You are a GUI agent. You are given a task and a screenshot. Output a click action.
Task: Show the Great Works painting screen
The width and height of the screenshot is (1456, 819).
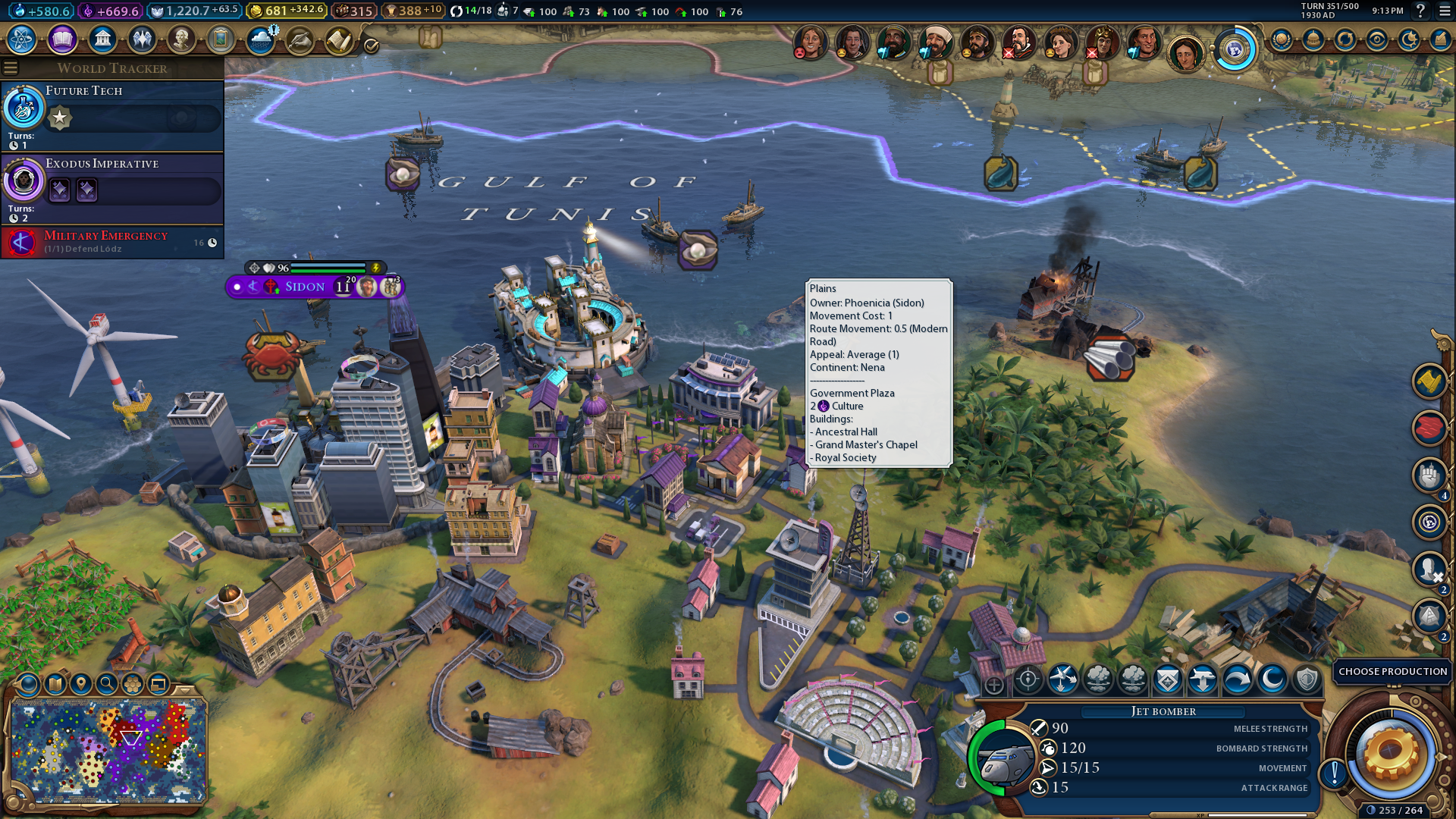point(221,39)
